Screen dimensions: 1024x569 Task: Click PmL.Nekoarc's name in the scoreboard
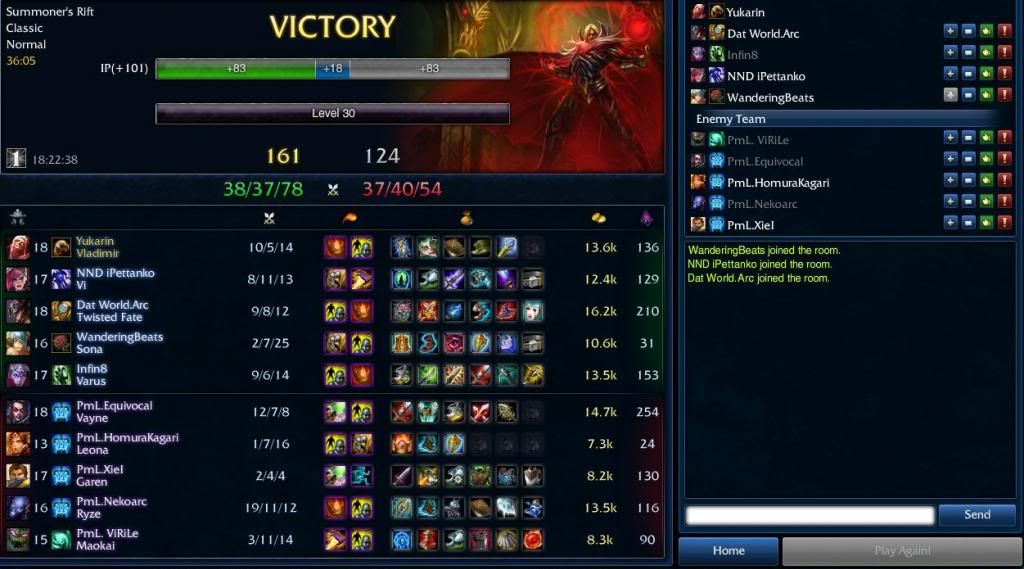(112, 502)
